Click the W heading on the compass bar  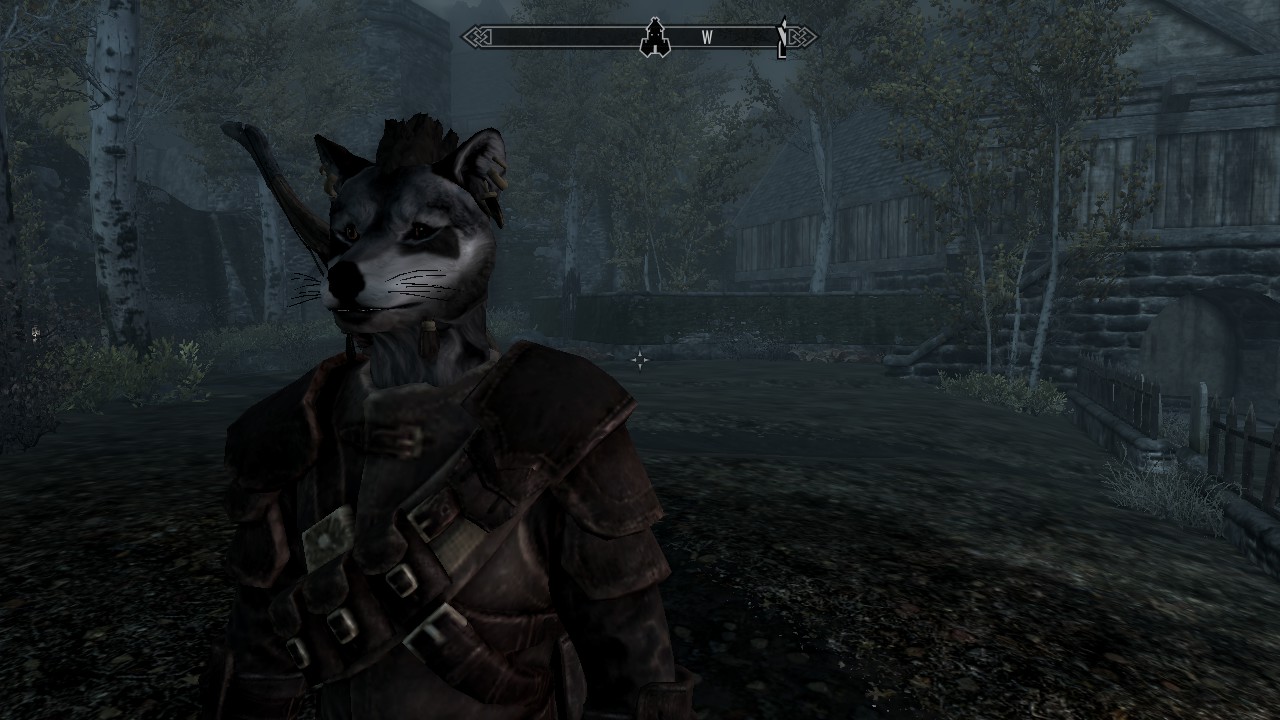(x=707, y=38)
